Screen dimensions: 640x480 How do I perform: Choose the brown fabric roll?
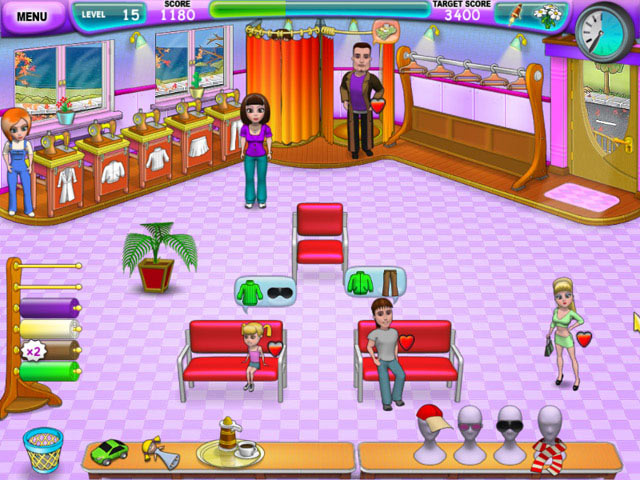tap(52, 350)
